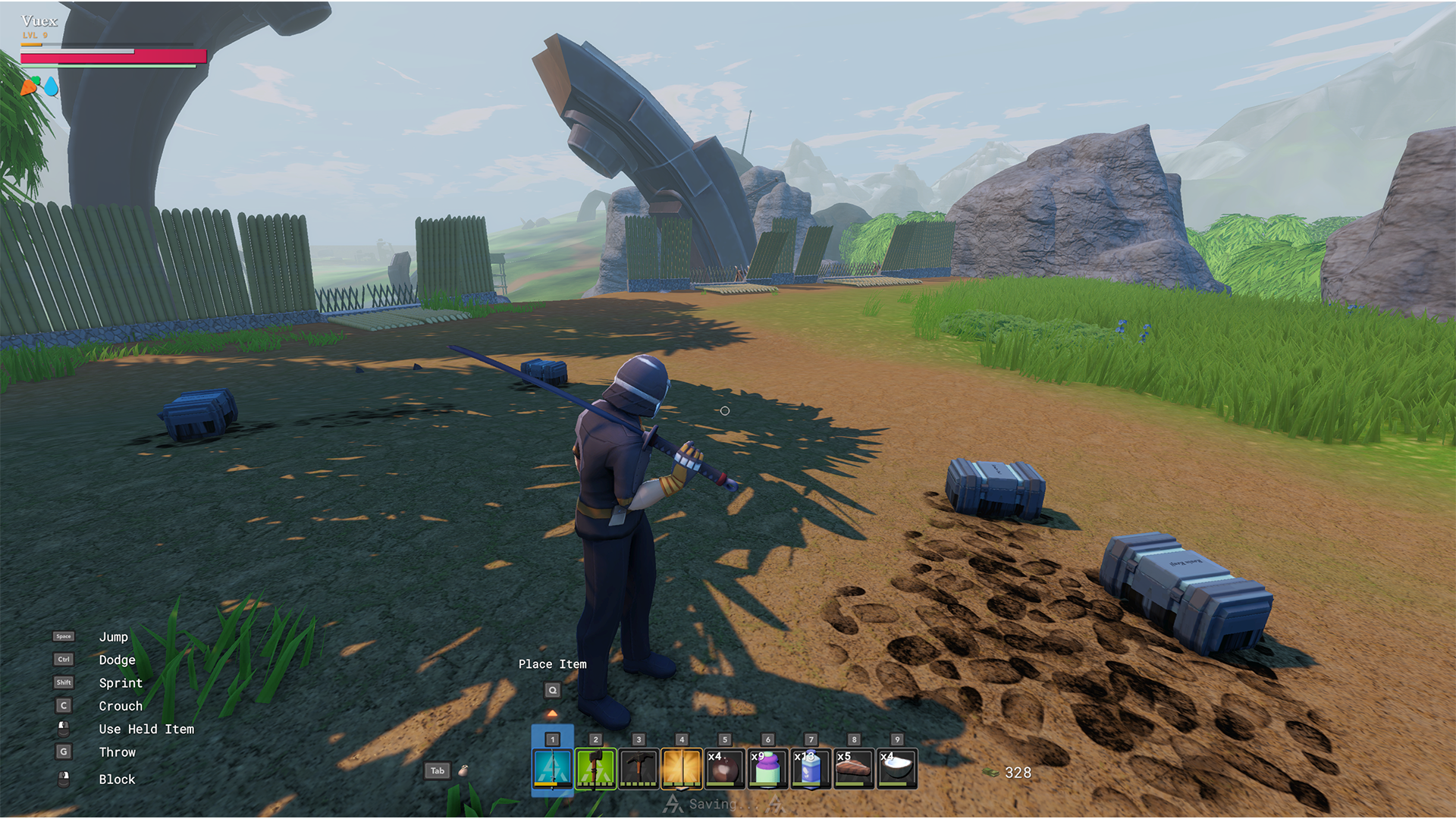The width and height of the screenshot is (1456, 819).
Task: Select the purple-capped jar stack
Action: click(767, 768)
